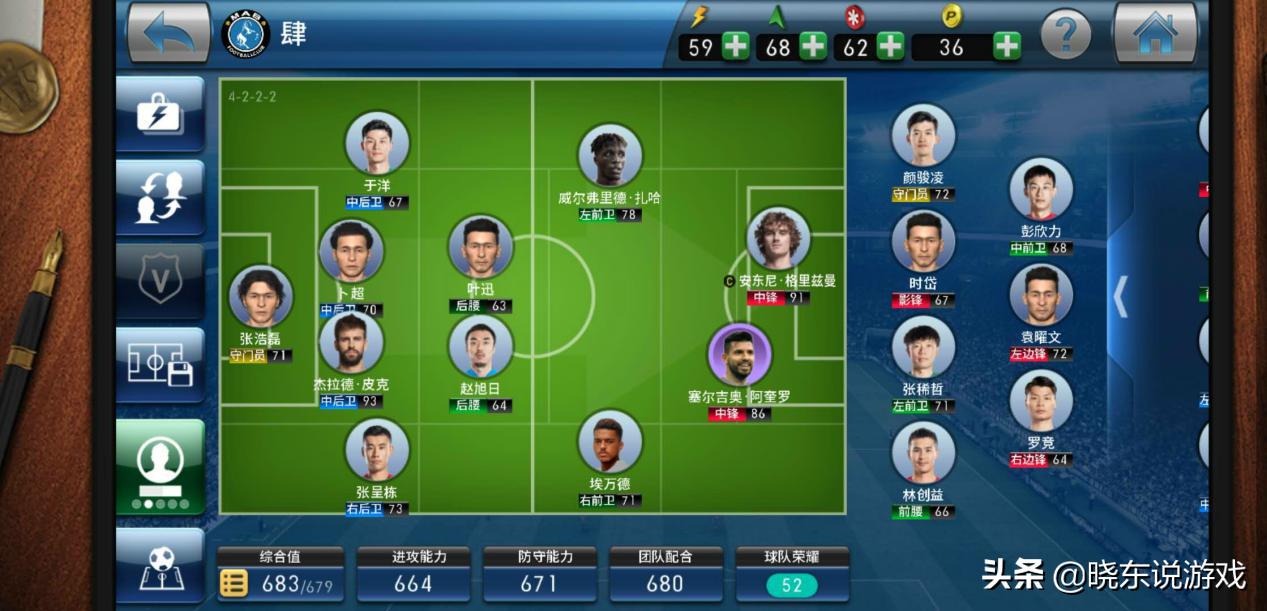Choose bench player 彭欣力
This screenshot has width=1267, height=611.
(x=1040, y=190)
